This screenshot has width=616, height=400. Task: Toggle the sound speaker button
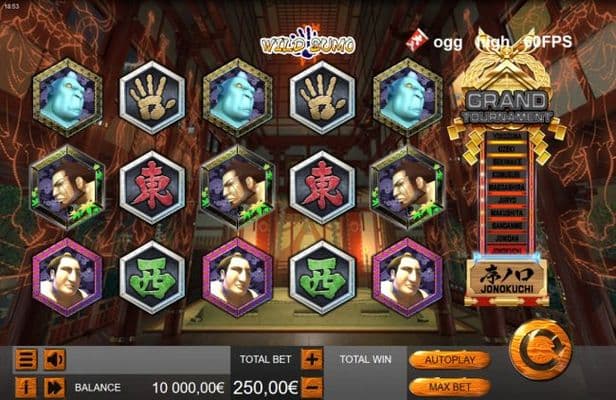54,360
